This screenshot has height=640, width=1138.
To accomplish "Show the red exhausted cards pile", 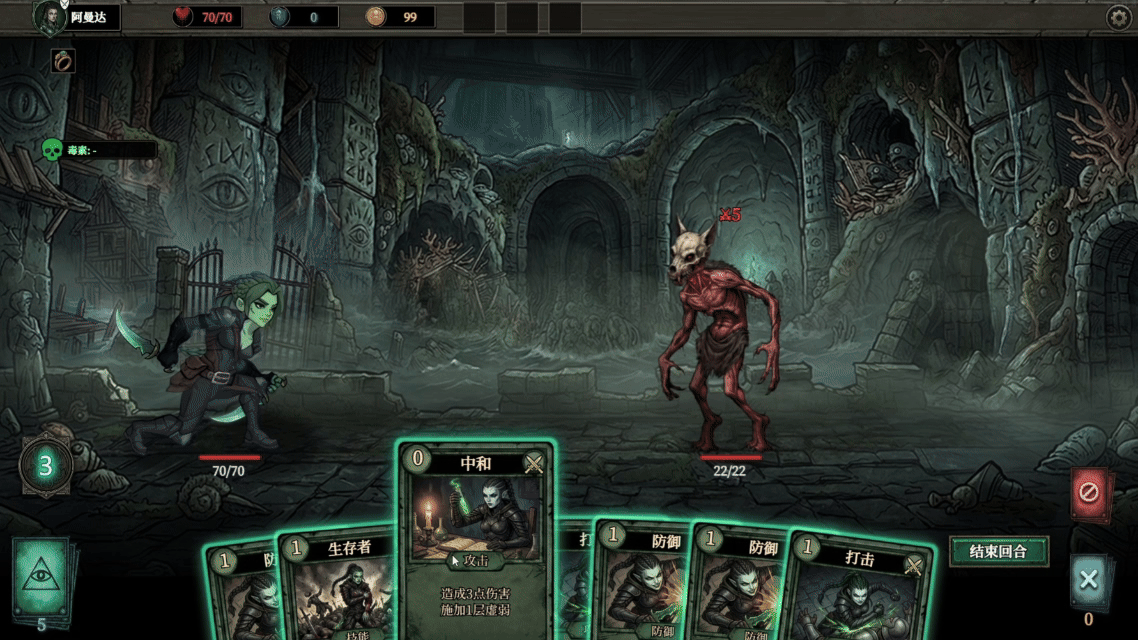I will coord(1088,493).
